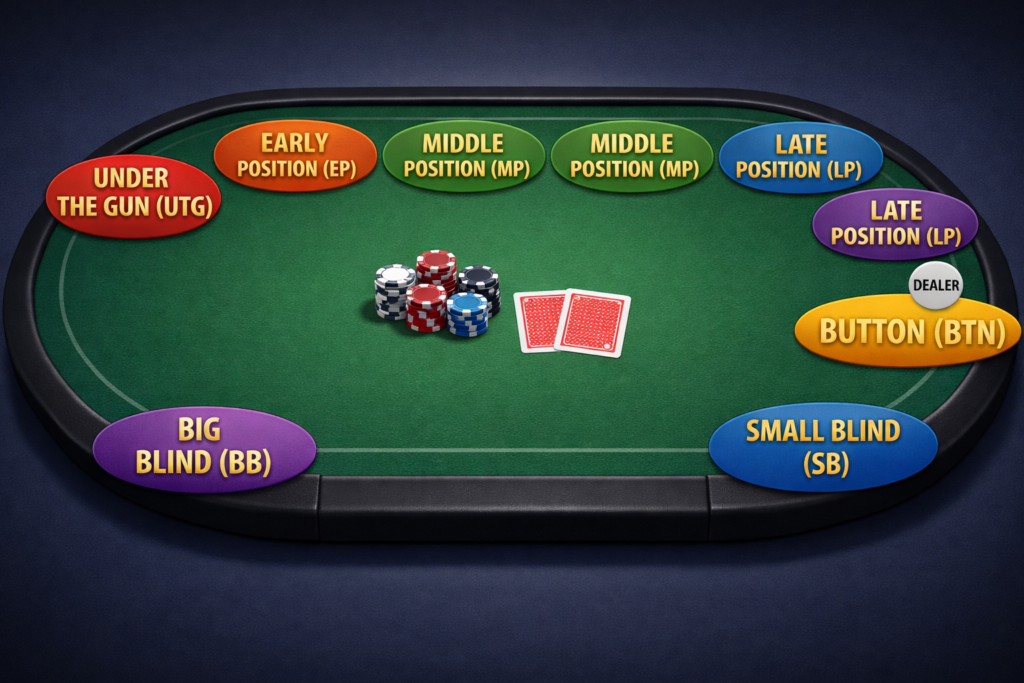Click the white Dealer chip
The width and height of the screenshot is (1024, 683).
pyautogui.click(x=936, y=286)
